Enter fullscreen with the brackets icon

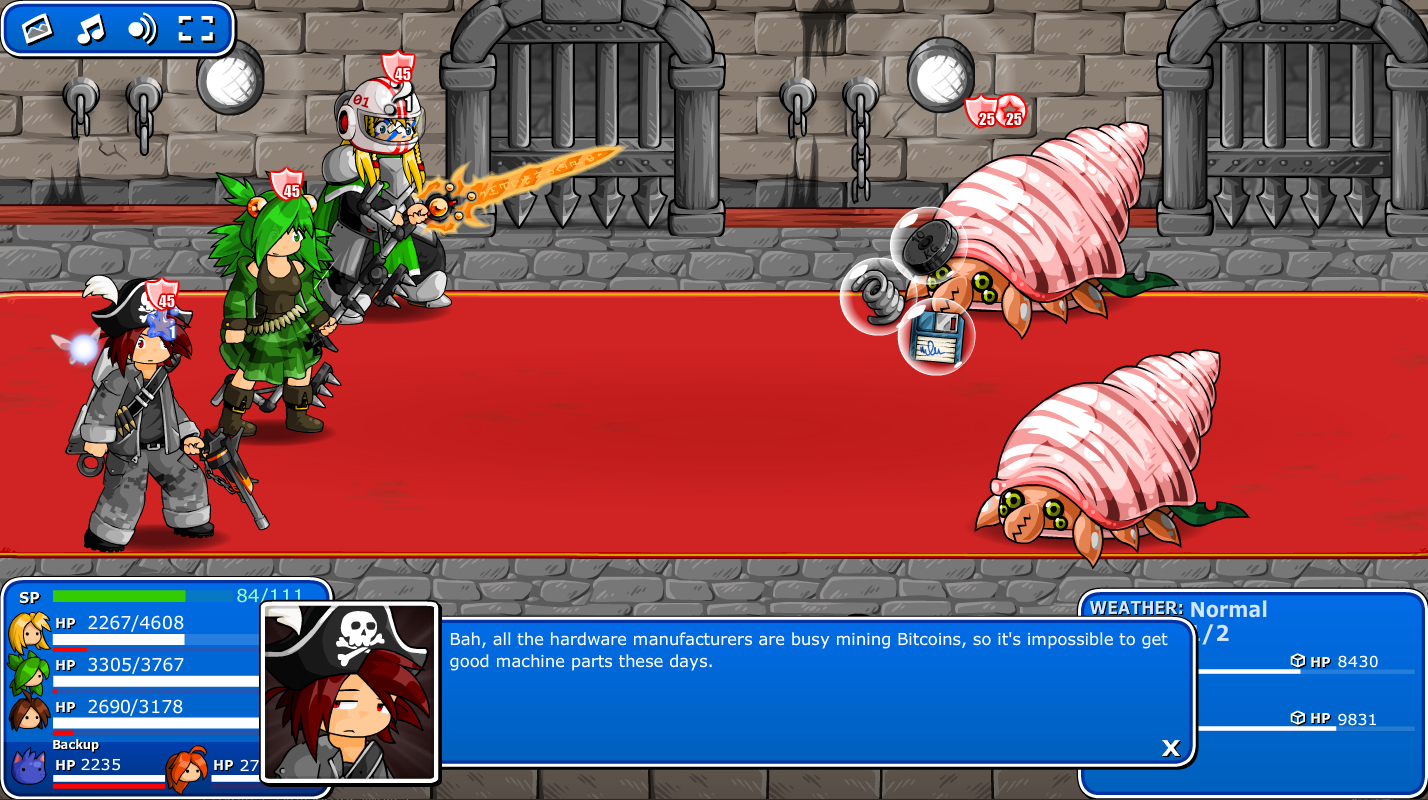tap(196, 29)
